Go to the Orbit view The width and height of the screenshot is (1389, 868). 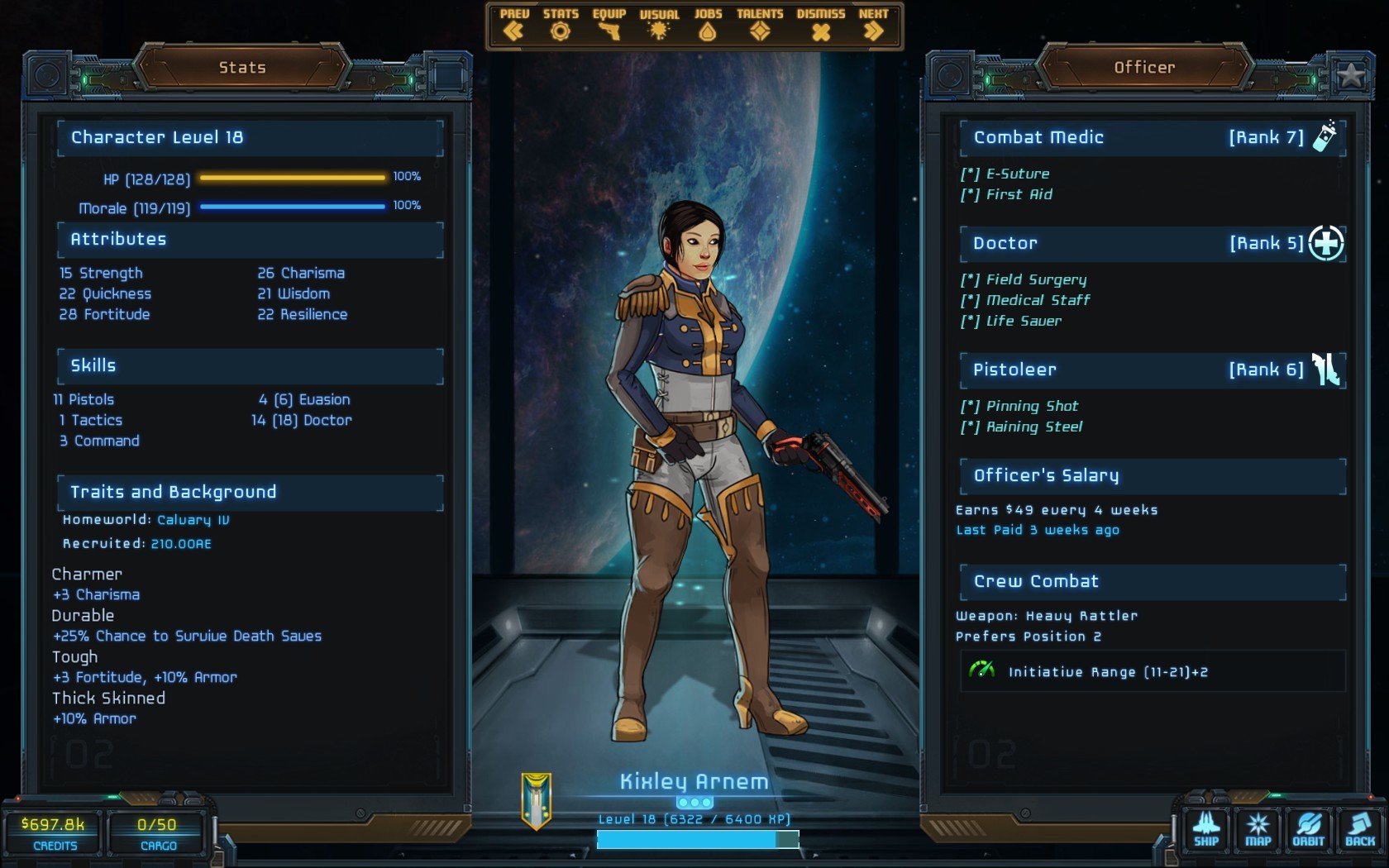pos(1309,830)
